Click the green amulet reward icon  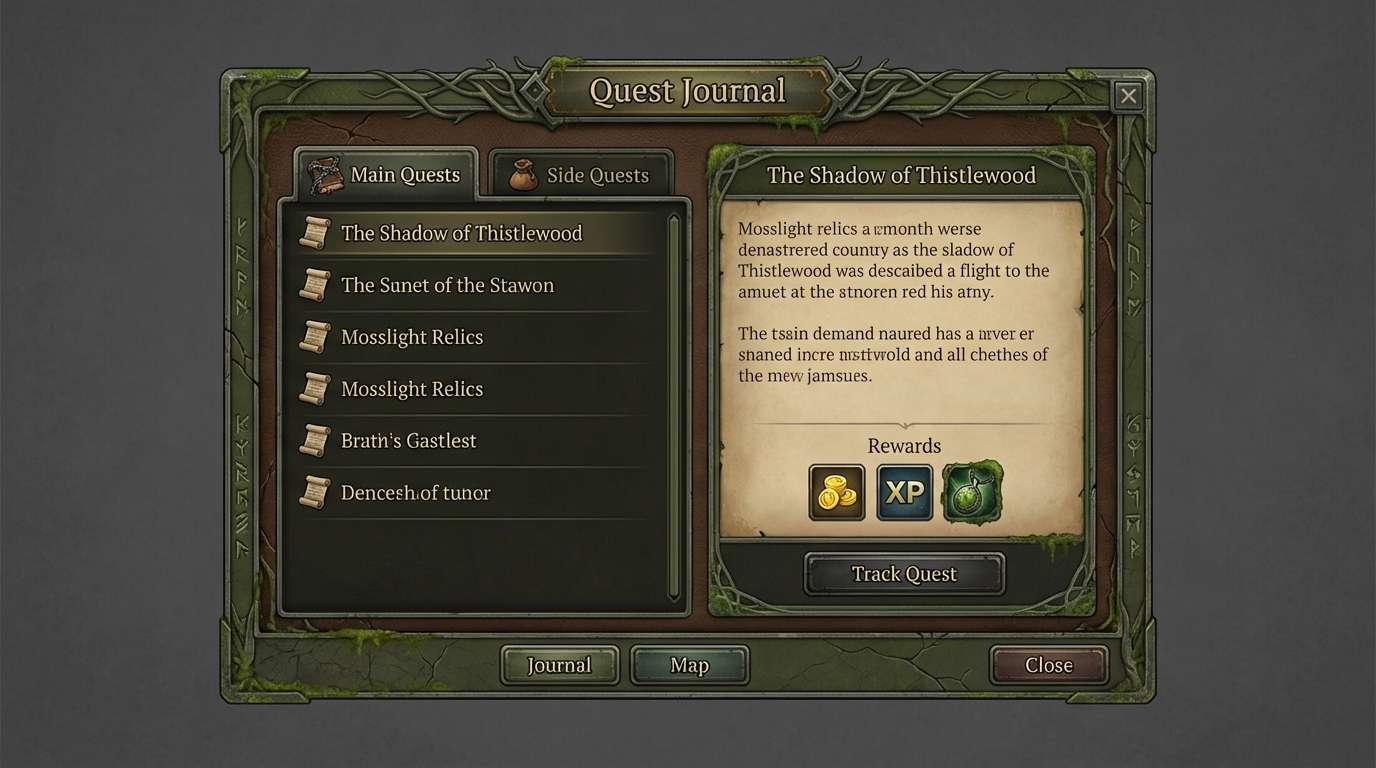[971, 492]
